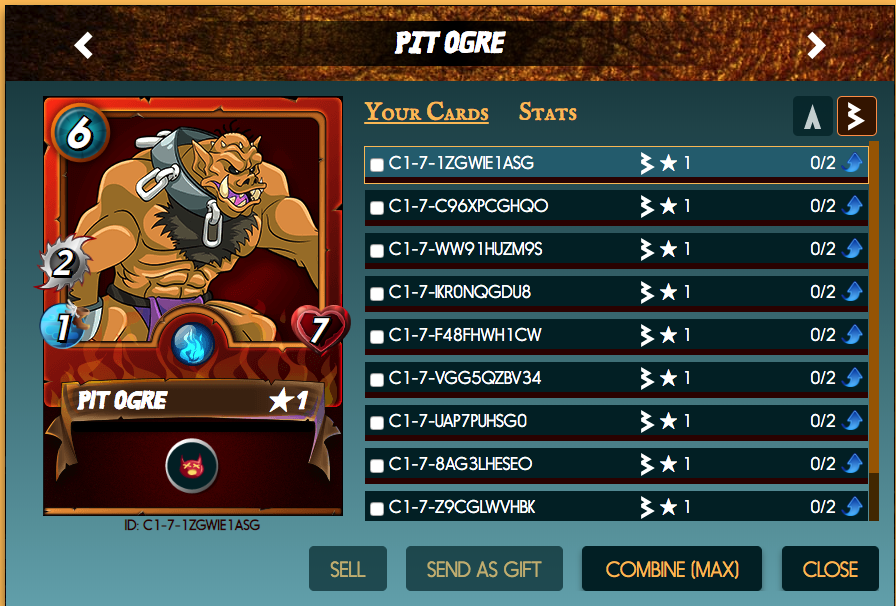Tick the checkbox for card C1-7-VGG5QZBV34
The image size is (896, 606).
point(377,379)
